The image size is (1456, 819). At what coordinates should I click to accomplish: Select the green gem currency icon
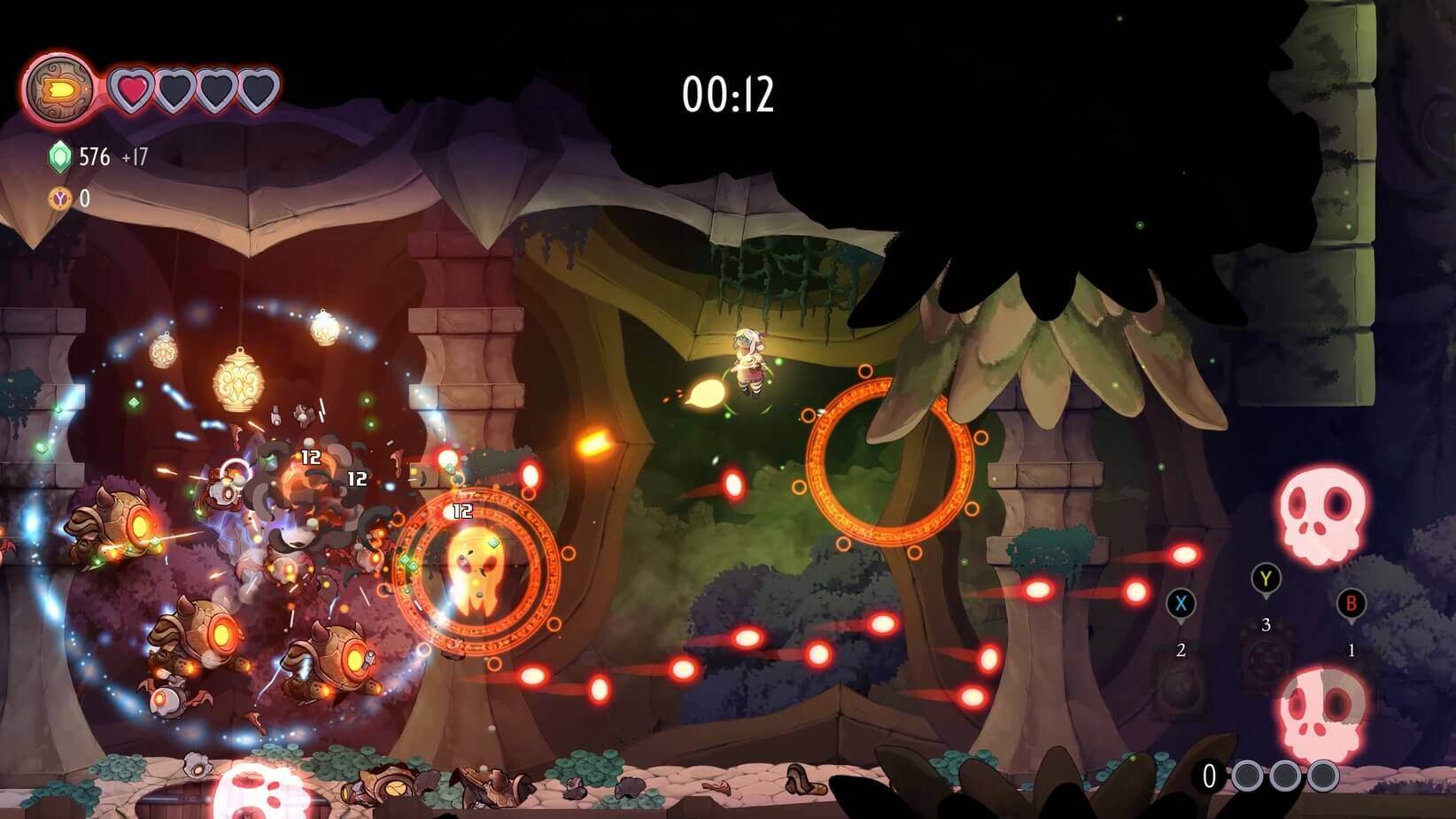tap(59, 158)
